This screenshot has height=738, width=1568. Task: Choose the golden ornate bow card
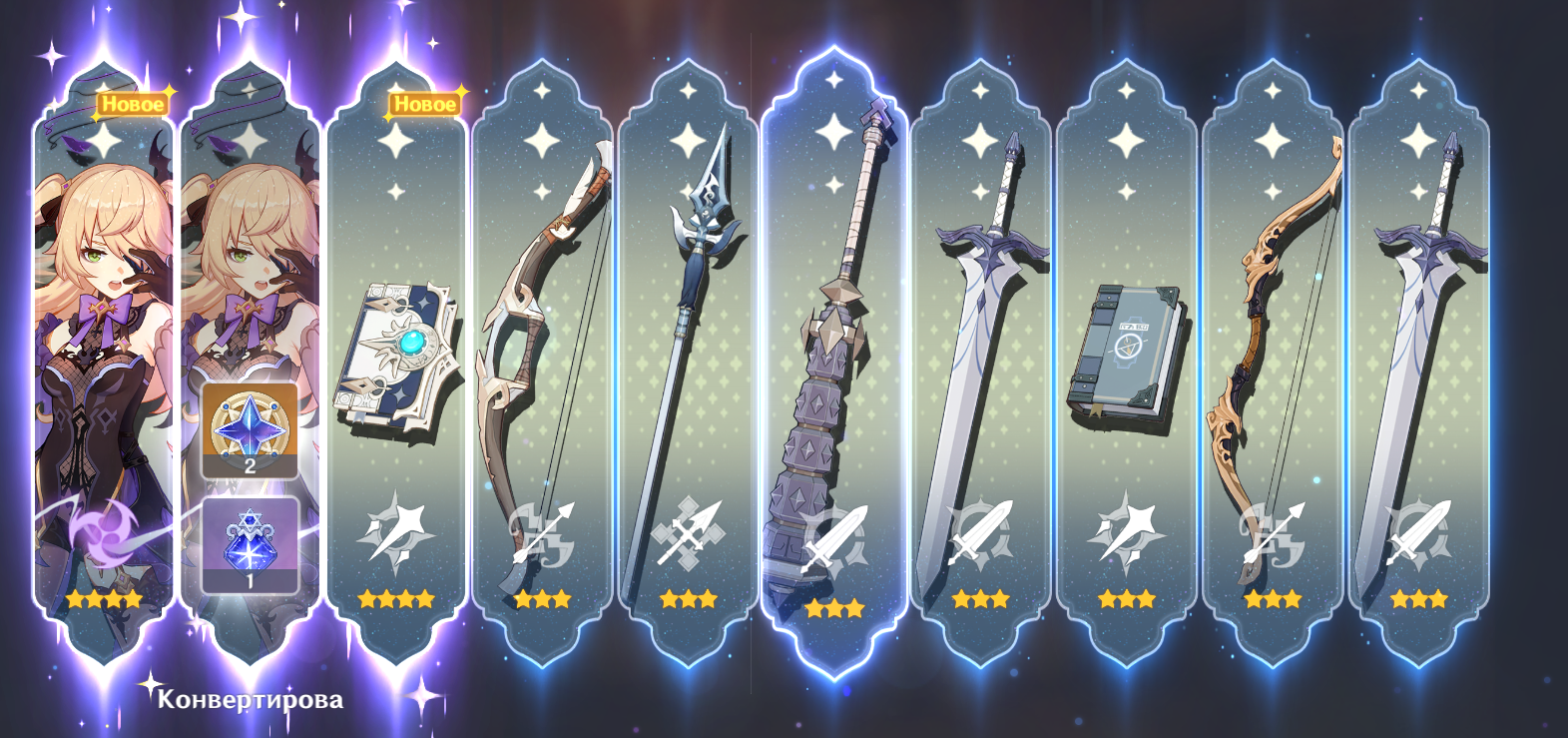[1273, 360]
